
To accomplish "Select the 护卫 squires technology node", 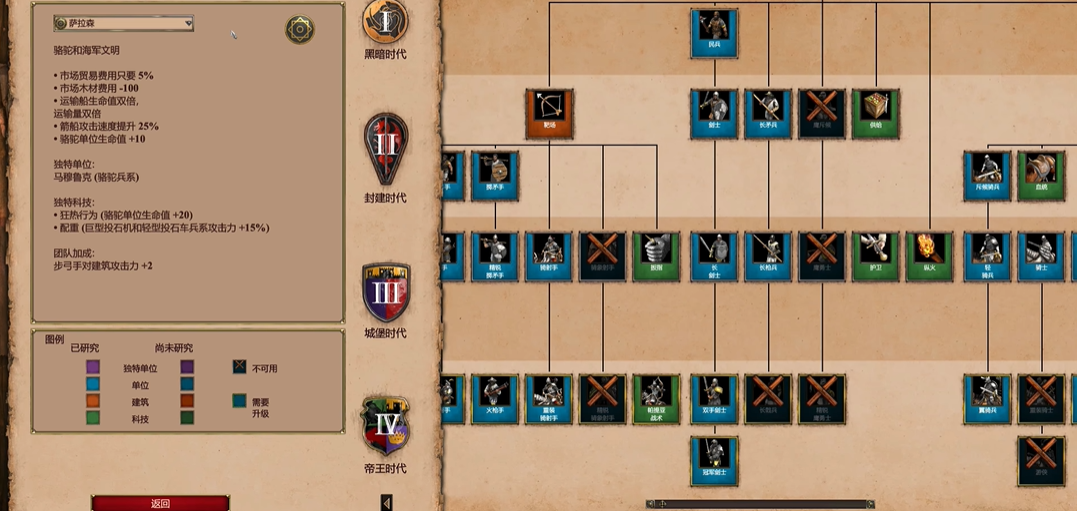I will (x=876, y=256).
